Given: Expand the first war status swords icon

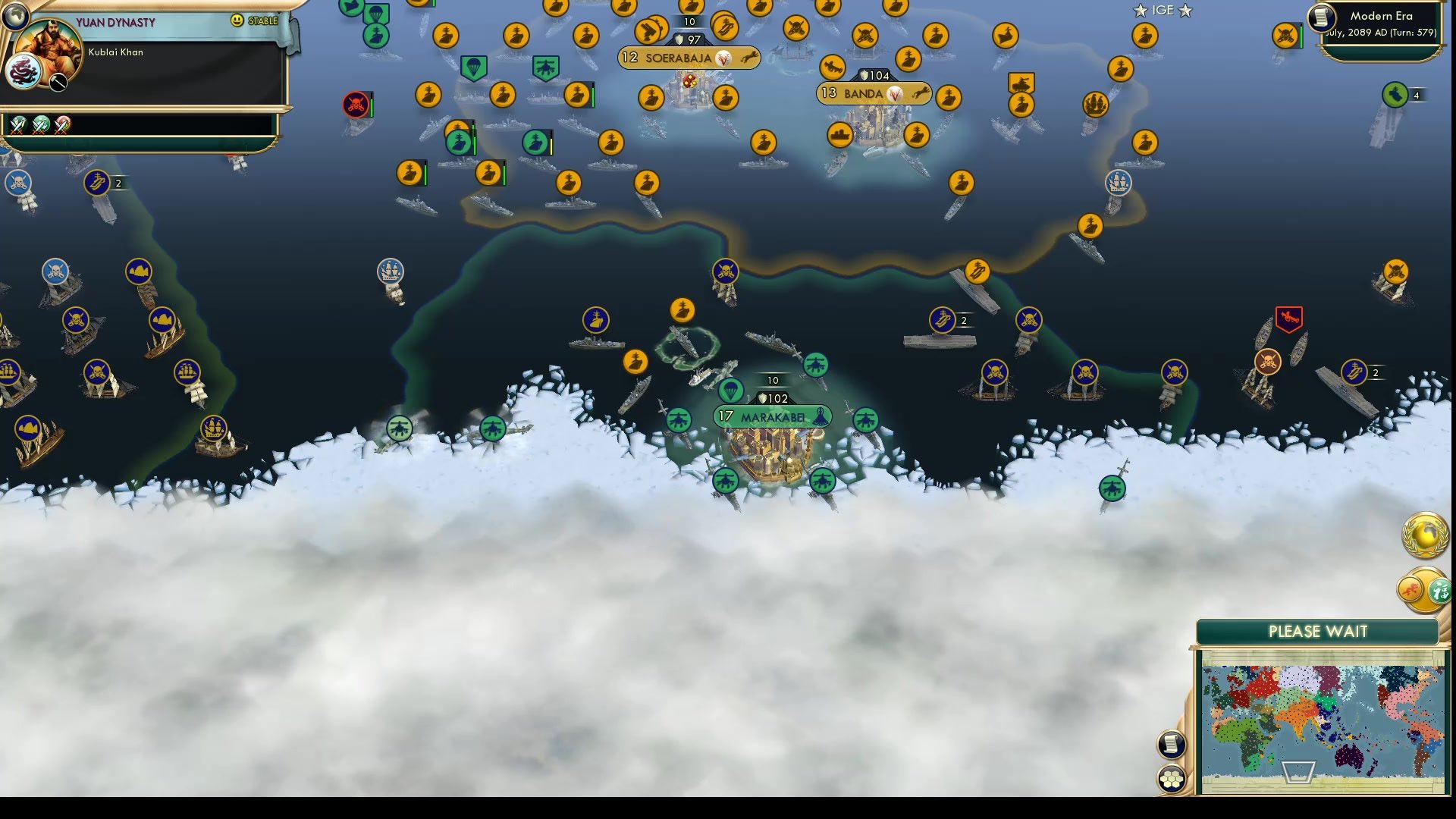Looking at the screenshot, I should (17, 126).
